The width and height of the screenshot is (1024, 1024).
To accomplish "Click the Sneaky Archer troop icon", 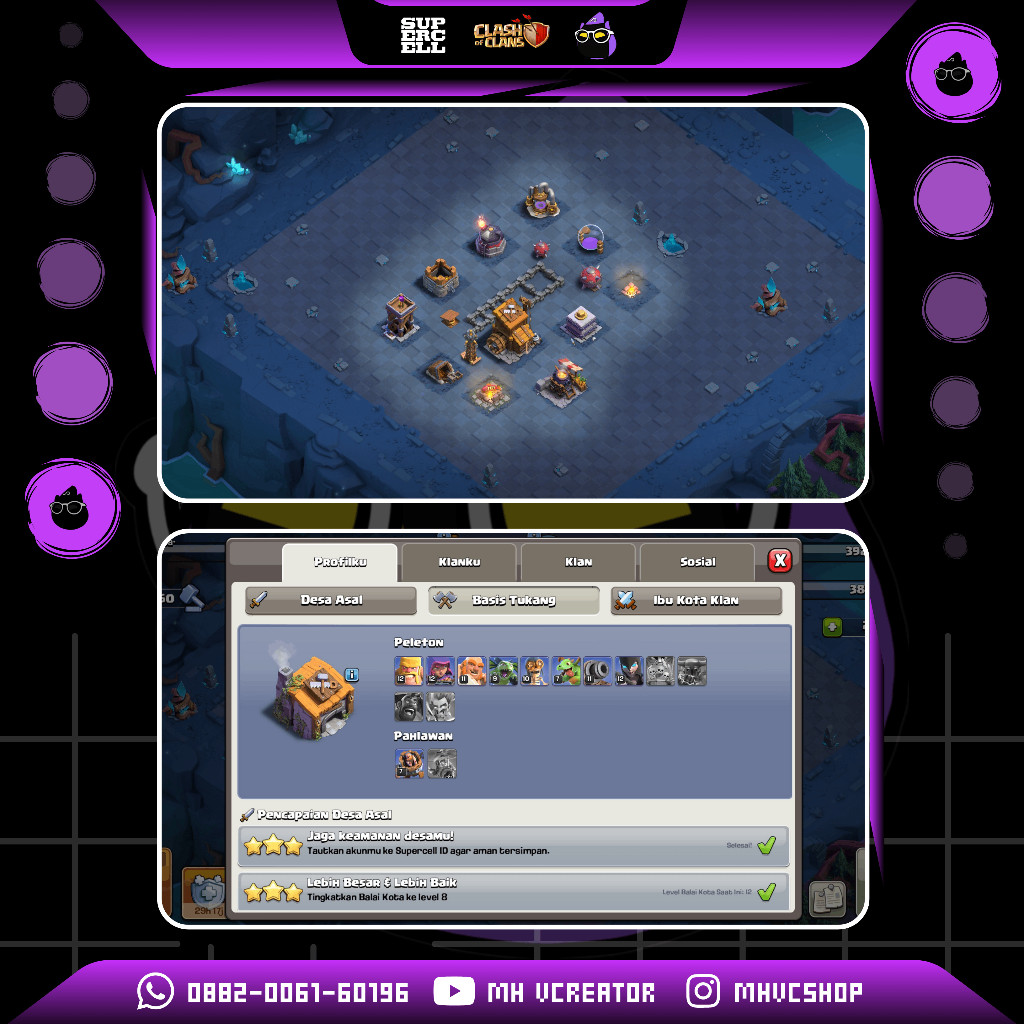I will [x=440, y=671].
